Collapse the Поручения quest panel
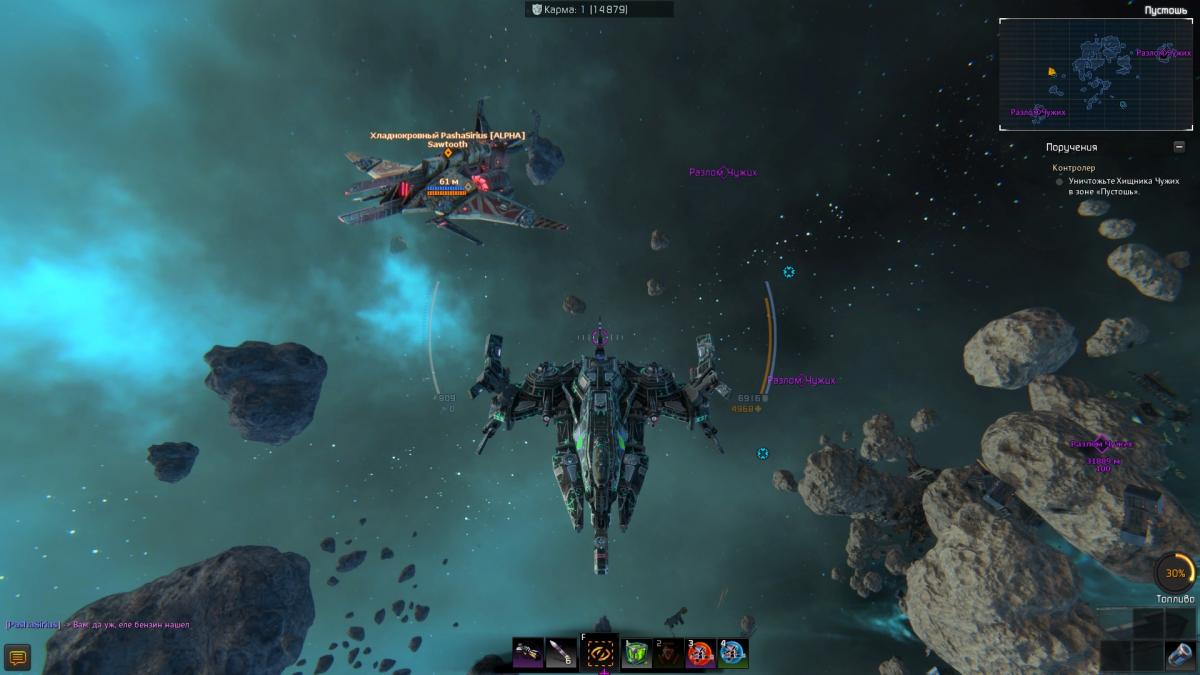 point(1179,147)
